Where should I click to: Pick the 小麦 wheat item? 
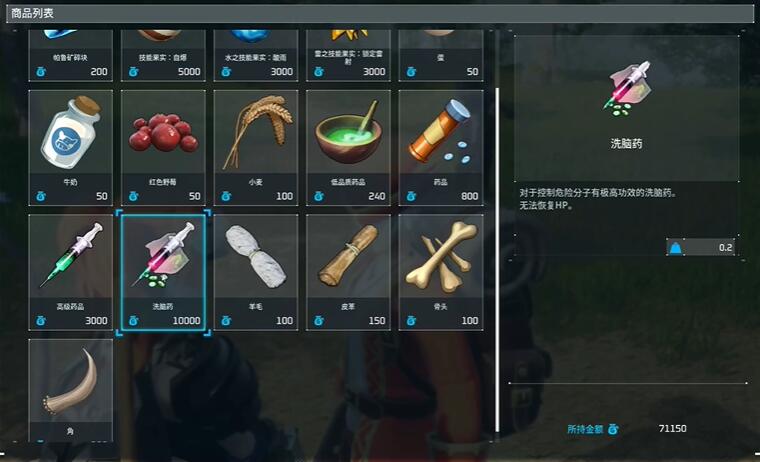click(x=256, y=146)
